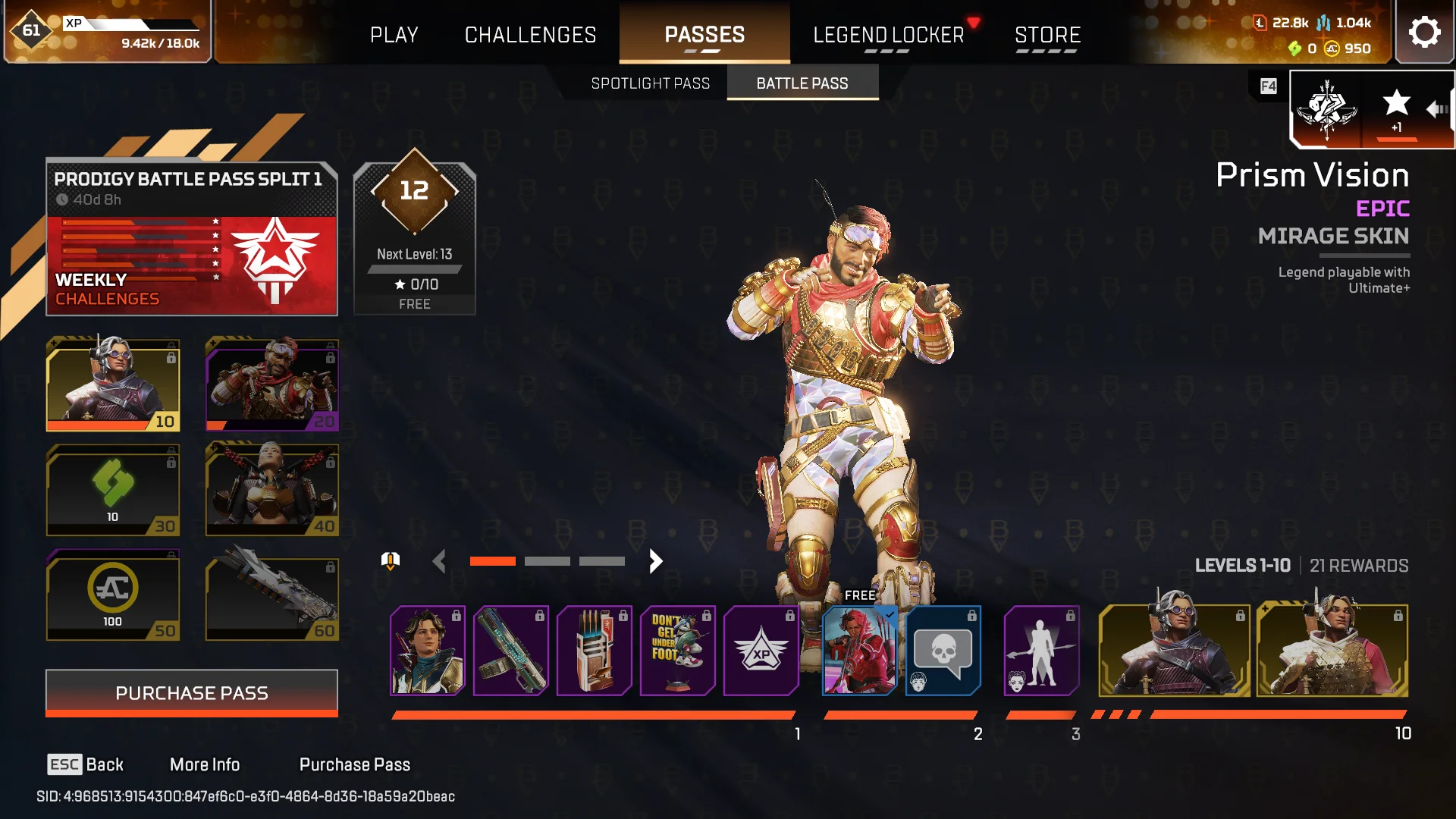Select the Battle Pass sub-tab
The image size is (1456, 819).
coord(802,83)
